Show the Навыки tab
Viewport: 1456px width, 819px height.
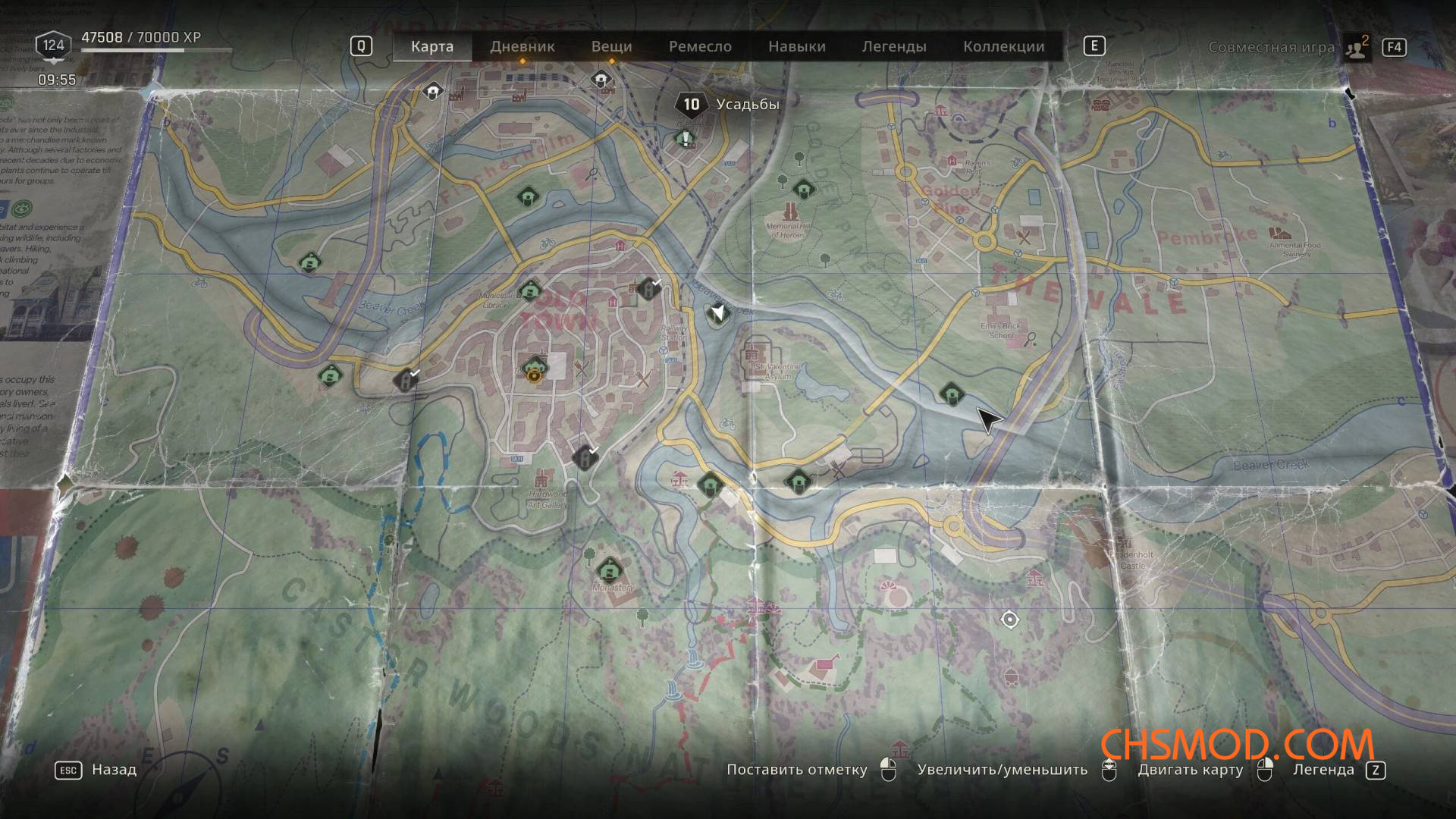pyautogui.click(x=796, y=46)
